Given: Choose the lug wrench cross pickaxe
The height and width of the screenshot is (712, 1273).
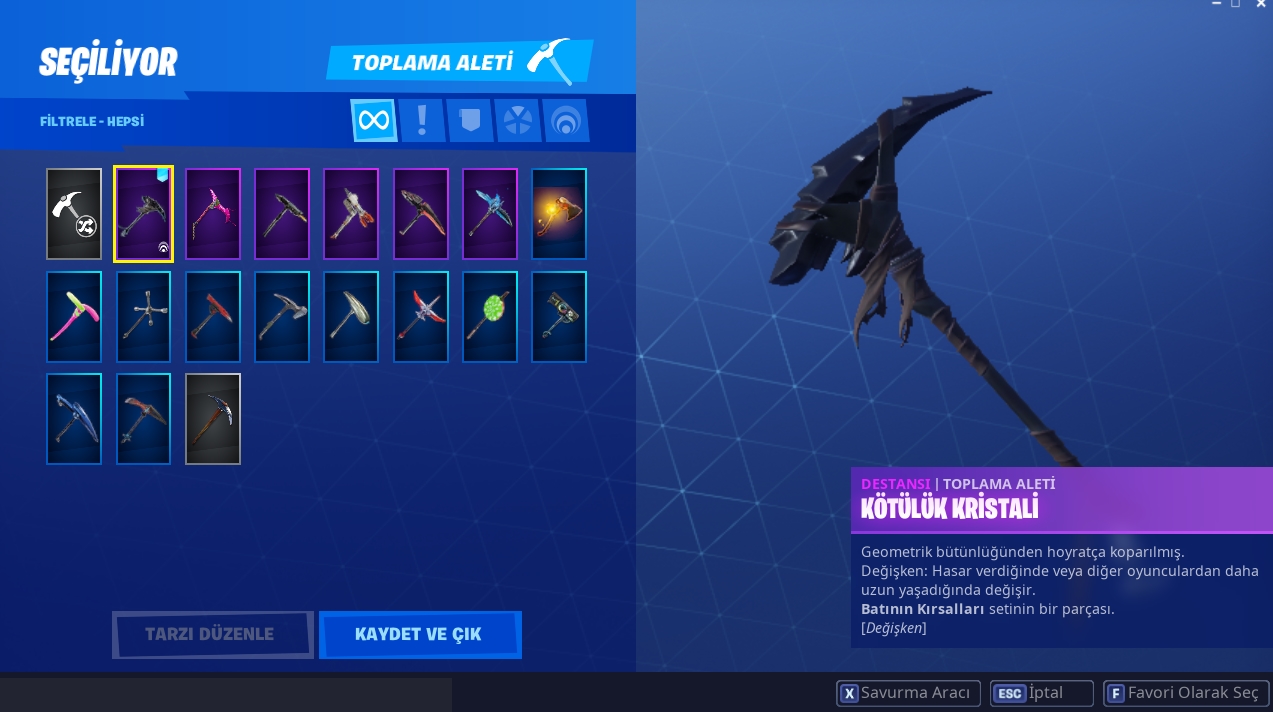Looking at the screenshot, I should tap(143, 317).
